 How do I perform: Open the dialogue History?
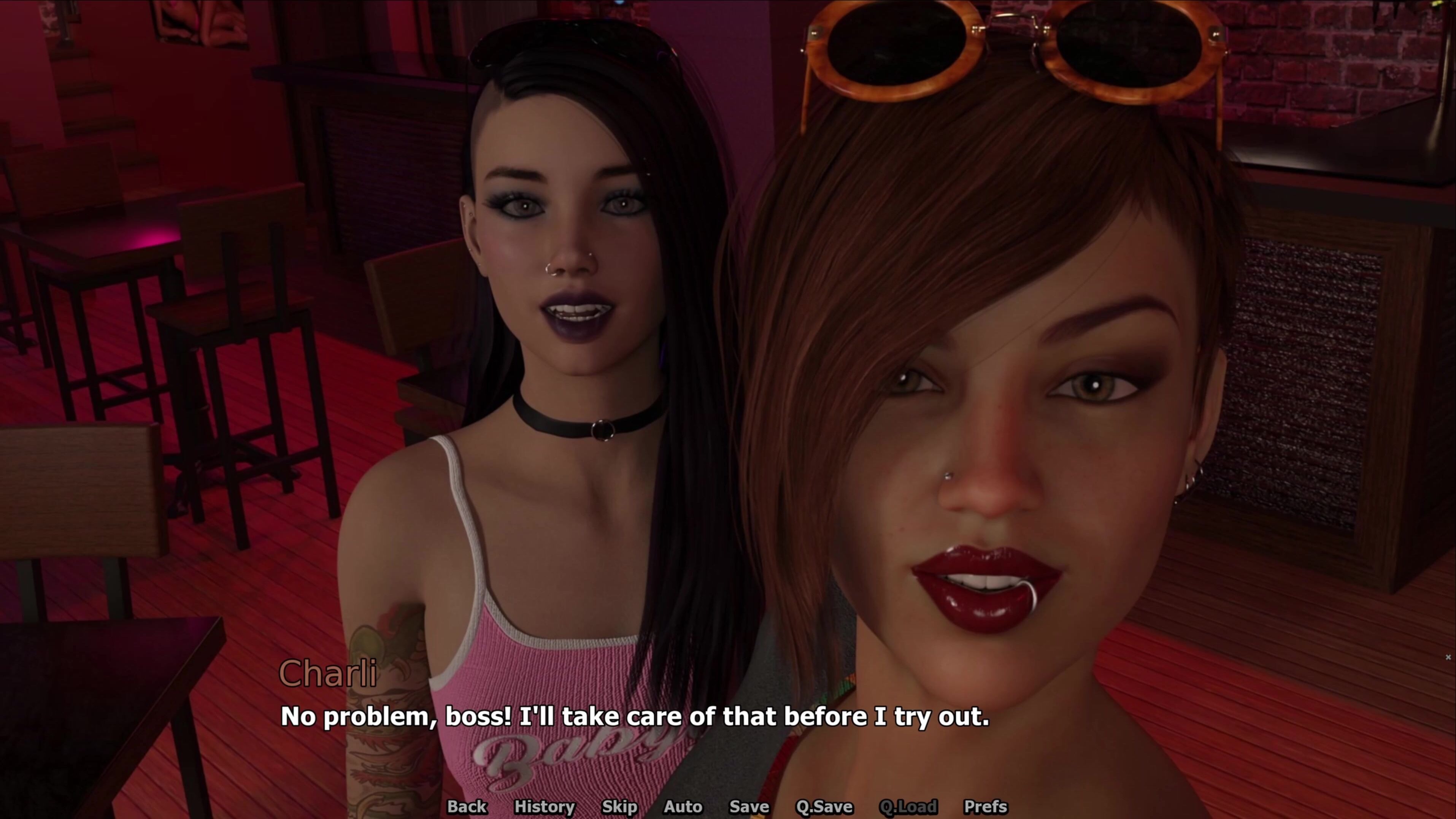click(544, 806)
